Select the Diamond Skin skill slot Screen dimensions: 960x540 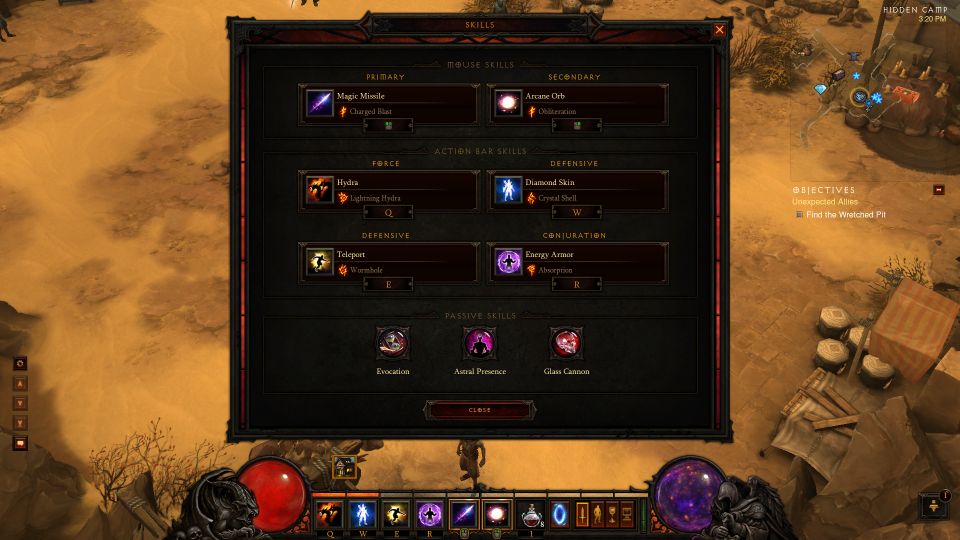click(x=577, y=190)
